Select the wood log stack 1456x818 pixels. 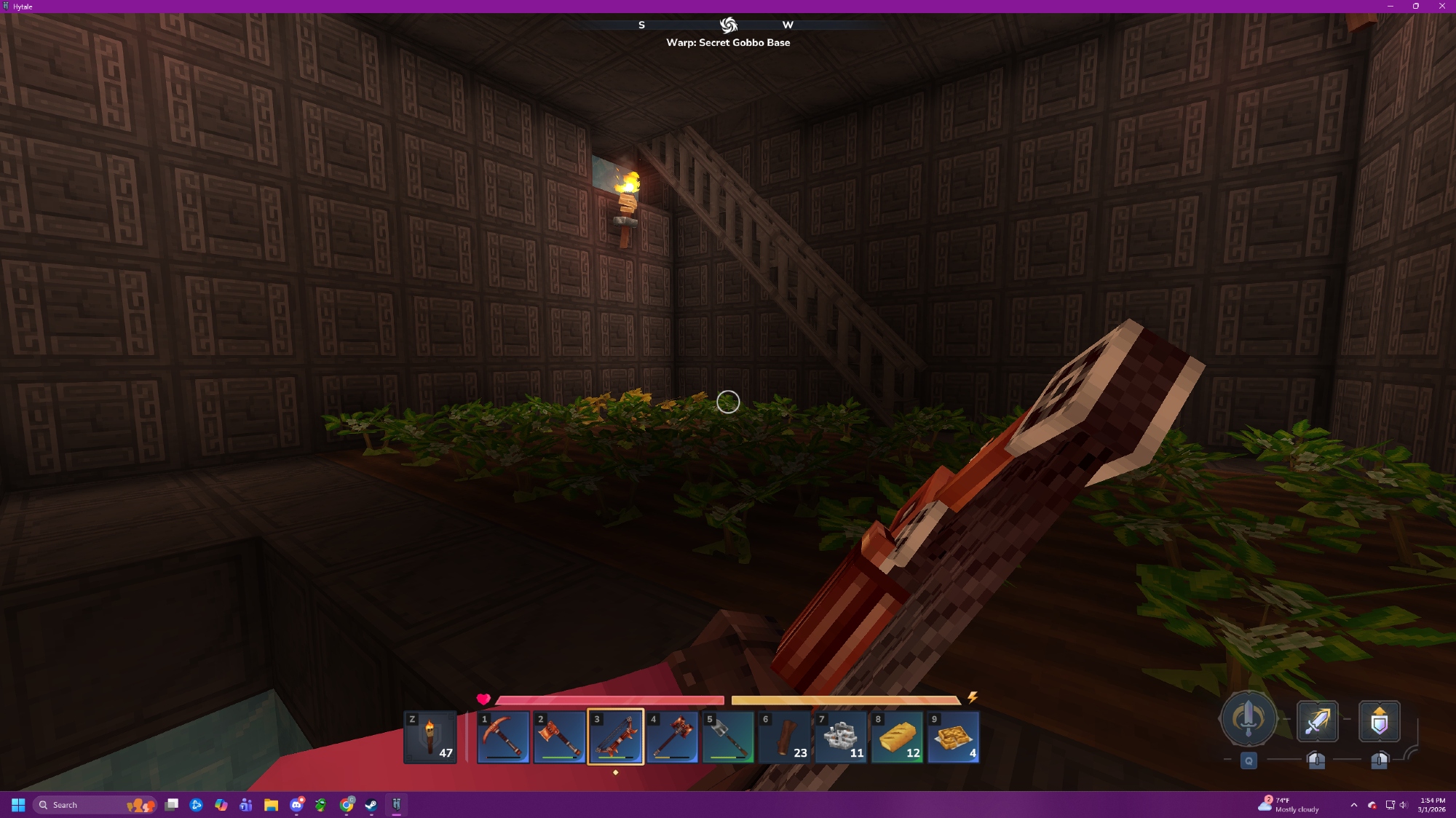(x=784, y=736)
